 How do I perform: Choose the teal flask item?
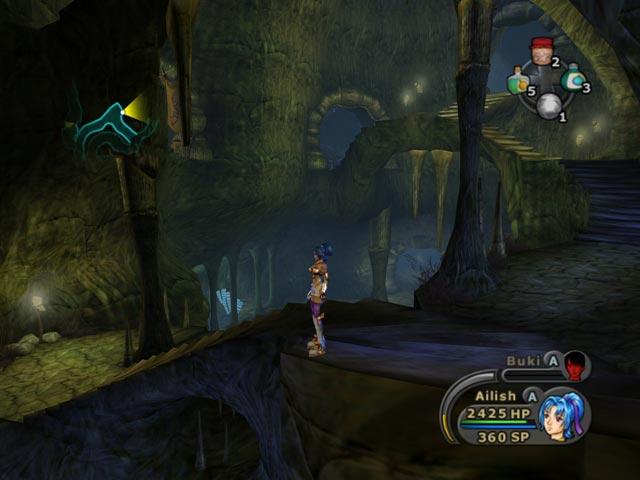(573, 77)
